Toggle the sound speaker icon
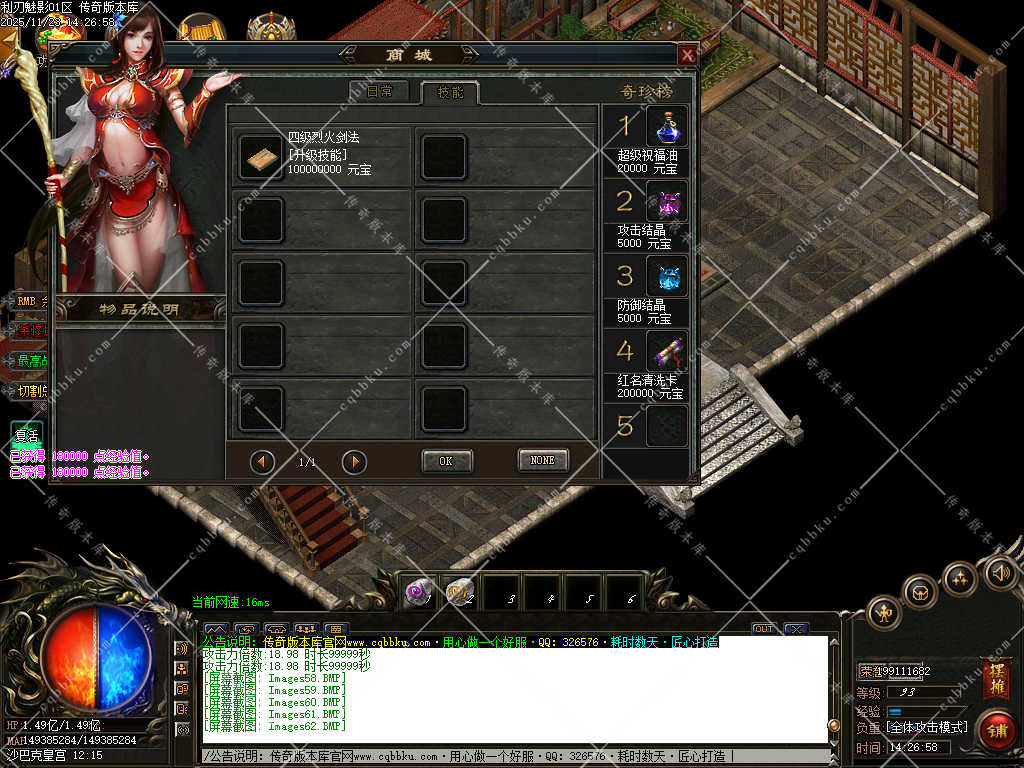 point(1000,573)
